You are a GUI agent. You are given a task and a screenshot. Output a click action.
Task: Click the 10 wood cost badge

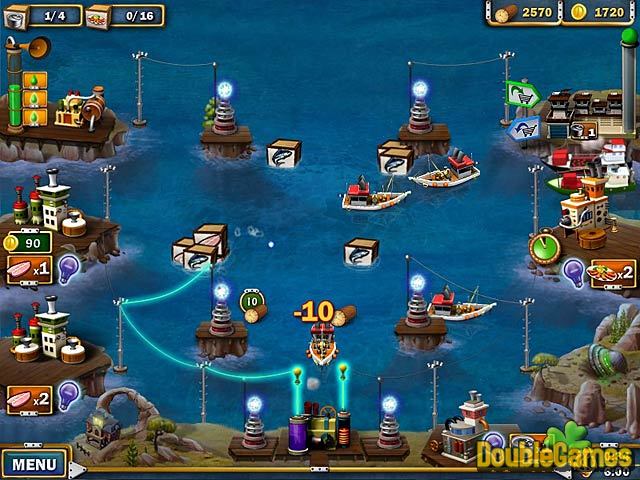click(x=251, y=300)
